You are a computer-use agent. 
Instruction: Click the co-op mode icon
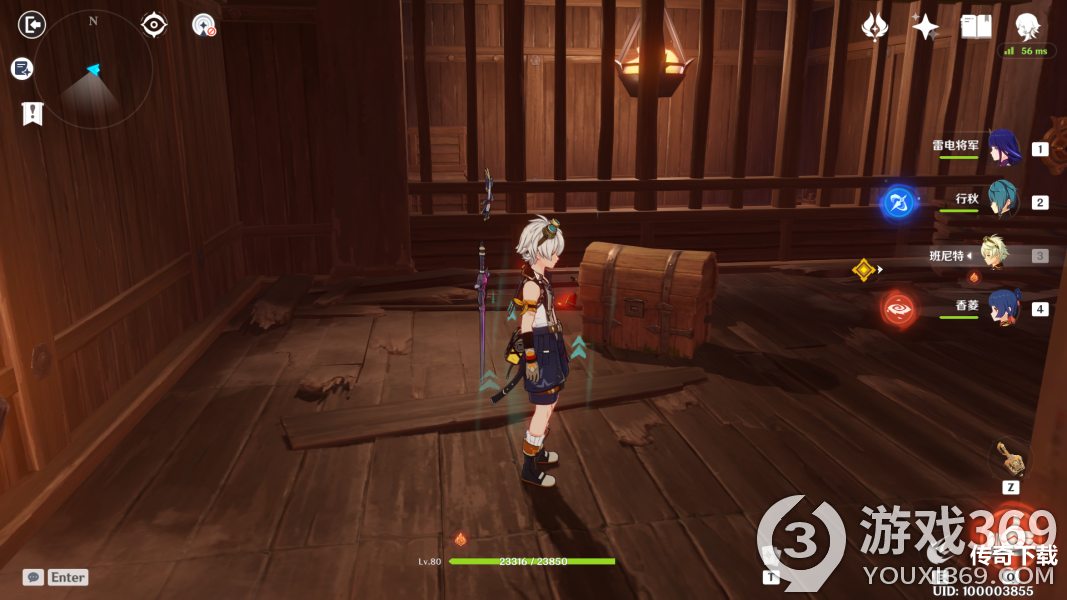204,25
